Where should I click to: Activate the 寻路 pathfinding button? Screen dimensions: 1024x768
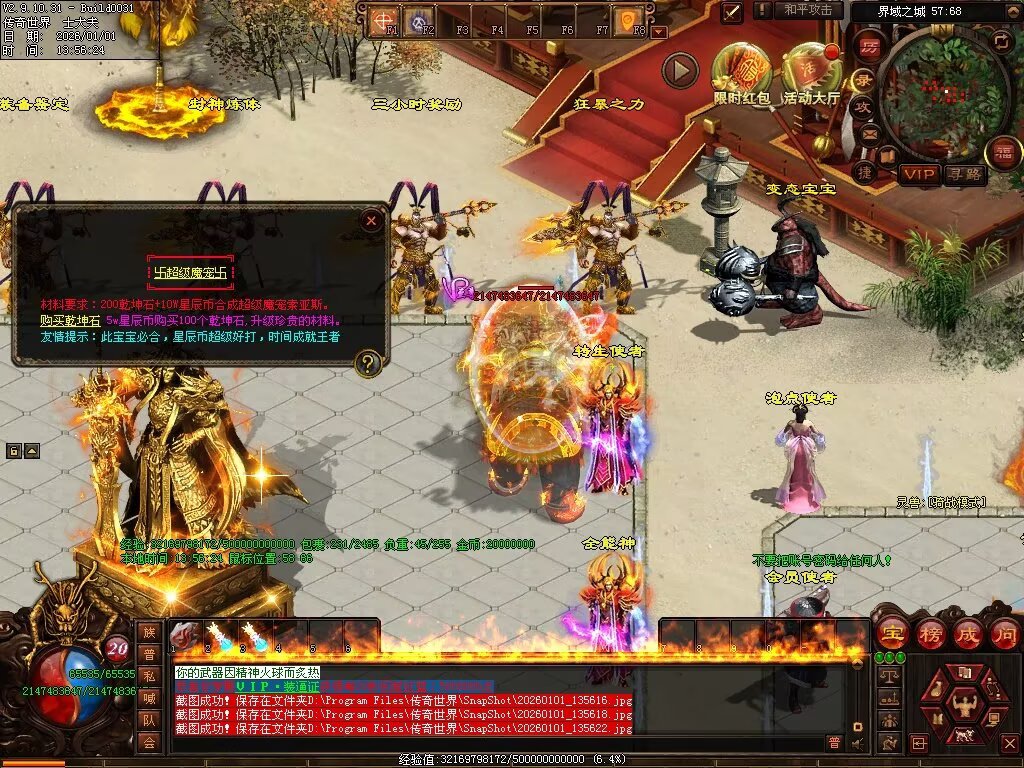click(x=966, y=174)
